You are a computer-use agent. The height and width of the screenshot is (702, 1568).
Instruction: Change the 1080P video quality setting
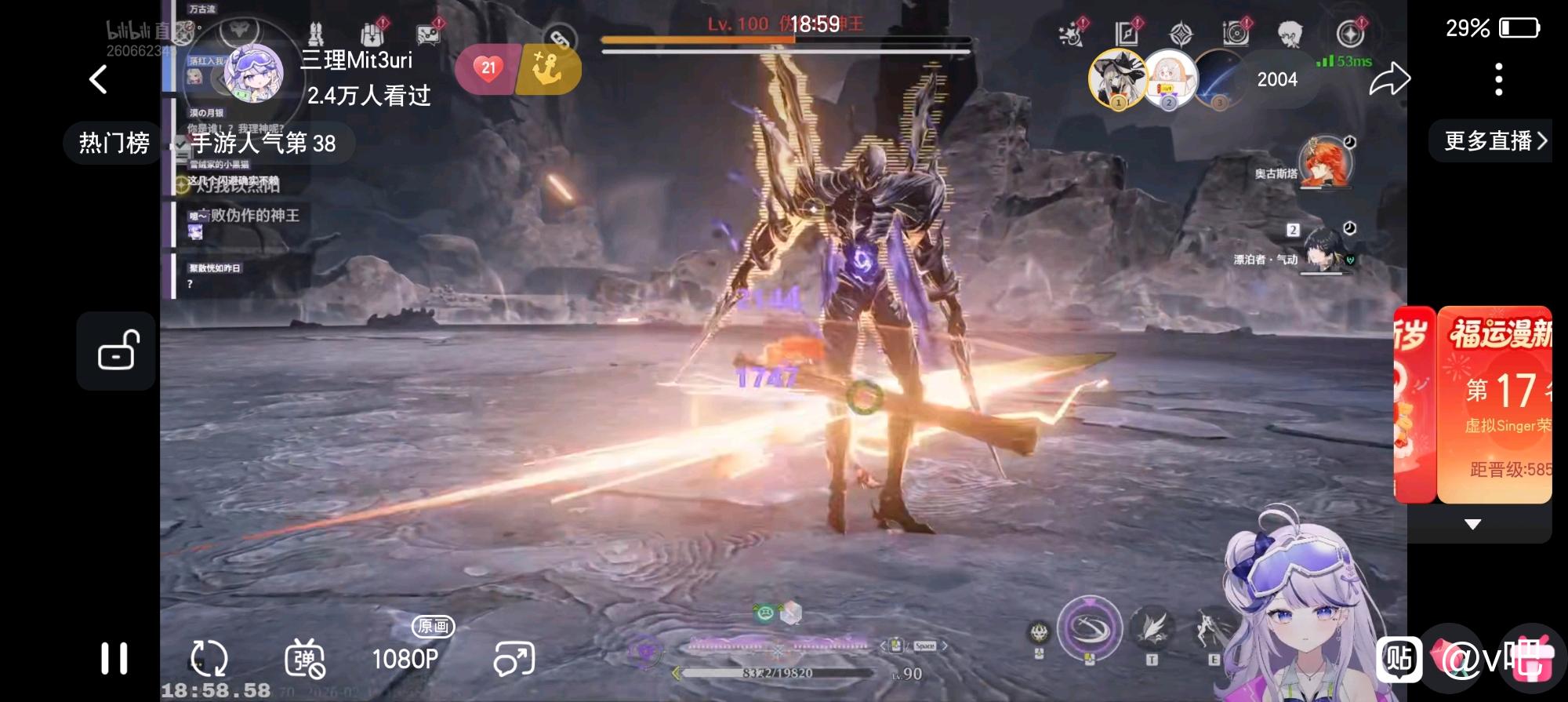coord(405,659)
